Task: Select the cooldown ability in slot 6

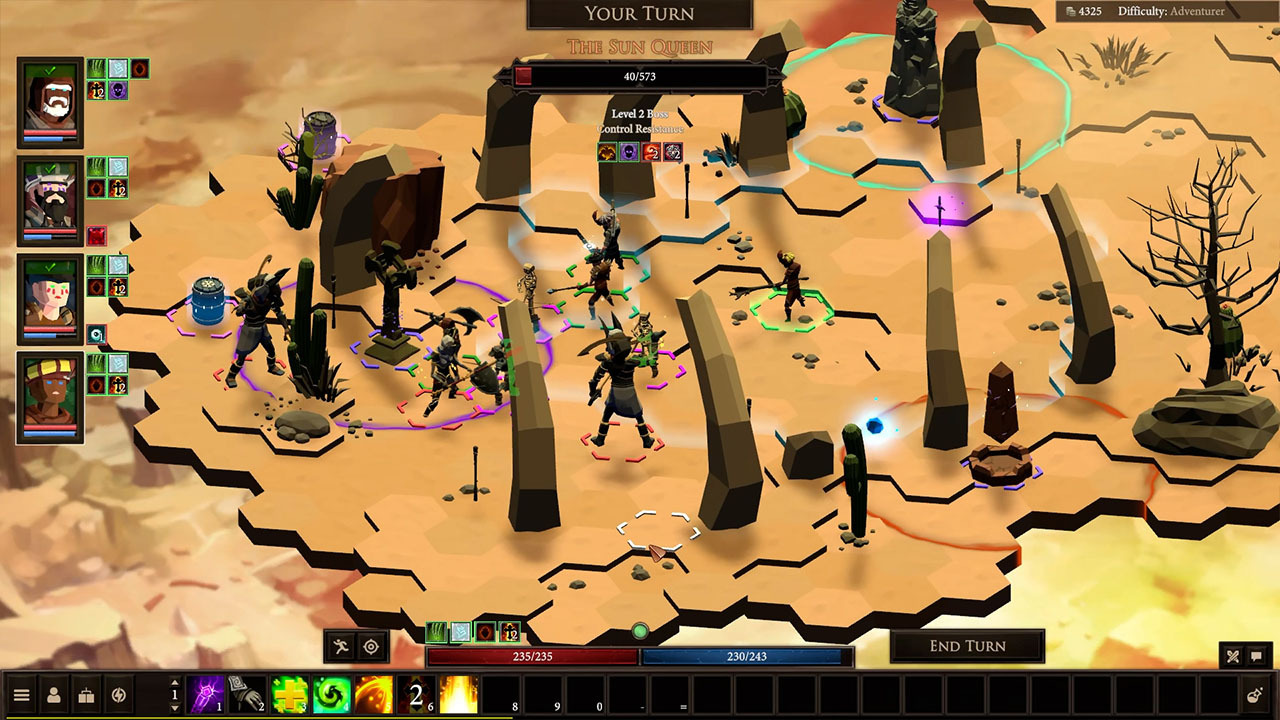Action: 417,695
